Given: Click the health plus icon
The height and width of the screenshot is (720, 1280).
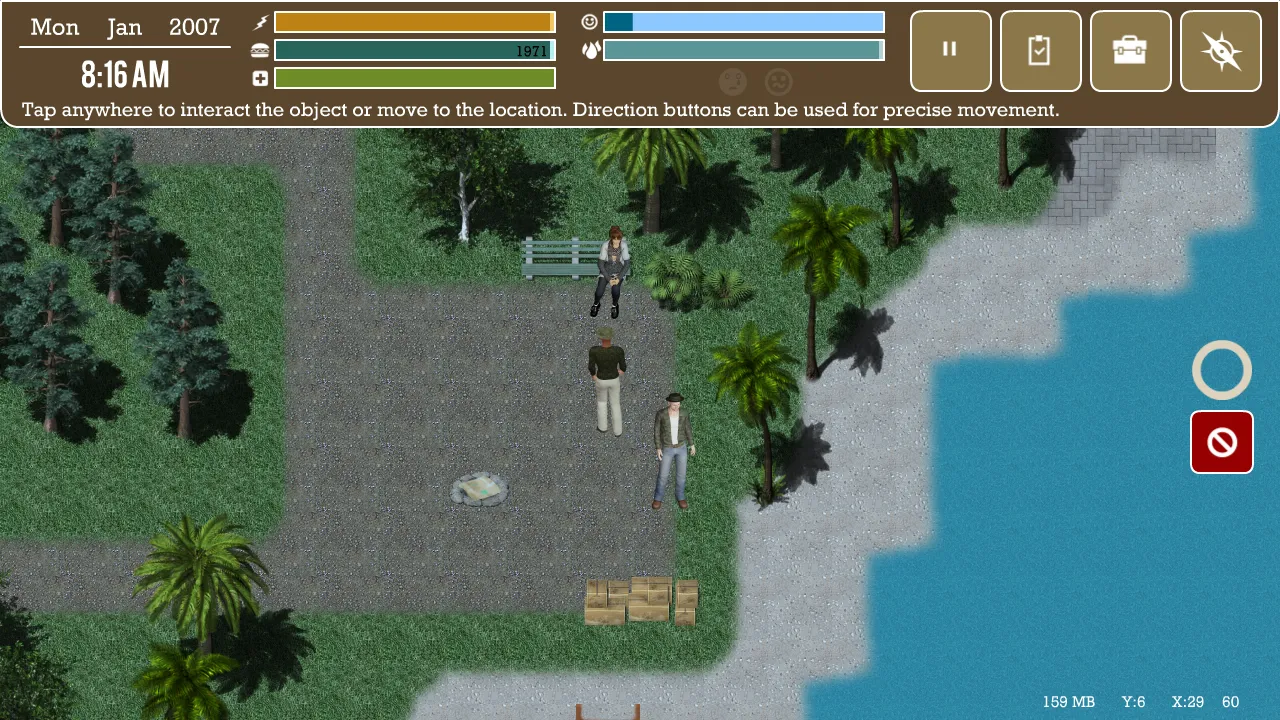Looking at the screenshot, I should pyautogui.click(x=259, y=77).
